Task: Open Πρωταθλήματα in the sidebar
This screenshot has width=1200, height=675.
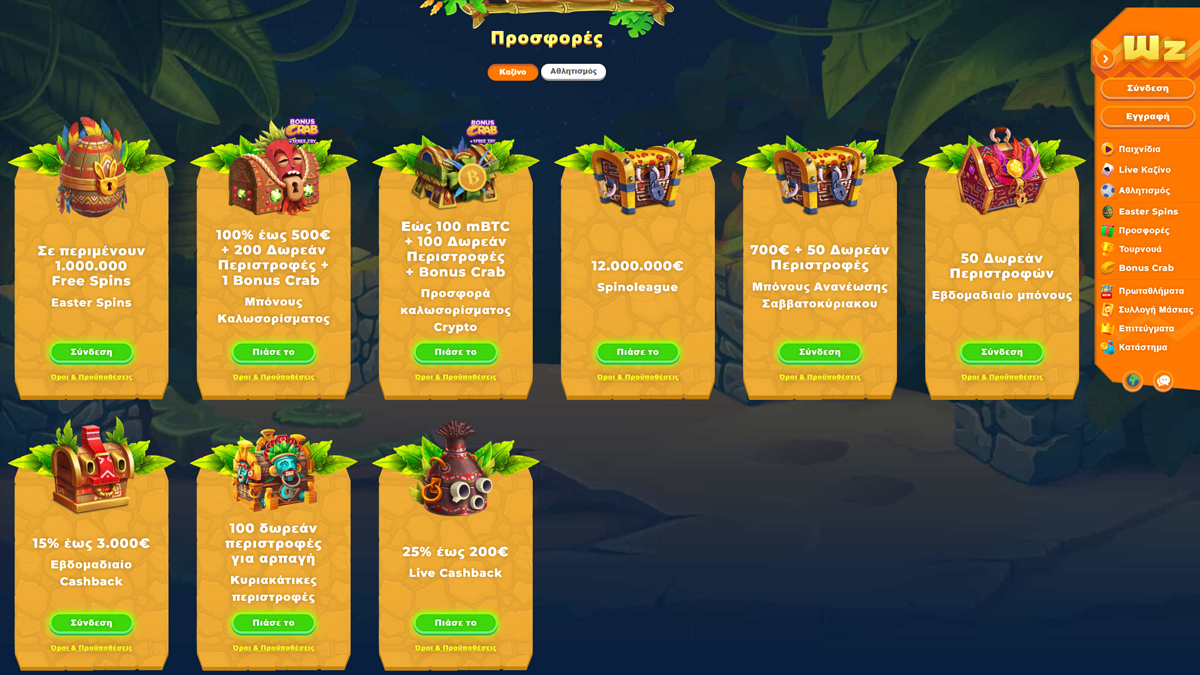Action: click(x=1150, y=291)
